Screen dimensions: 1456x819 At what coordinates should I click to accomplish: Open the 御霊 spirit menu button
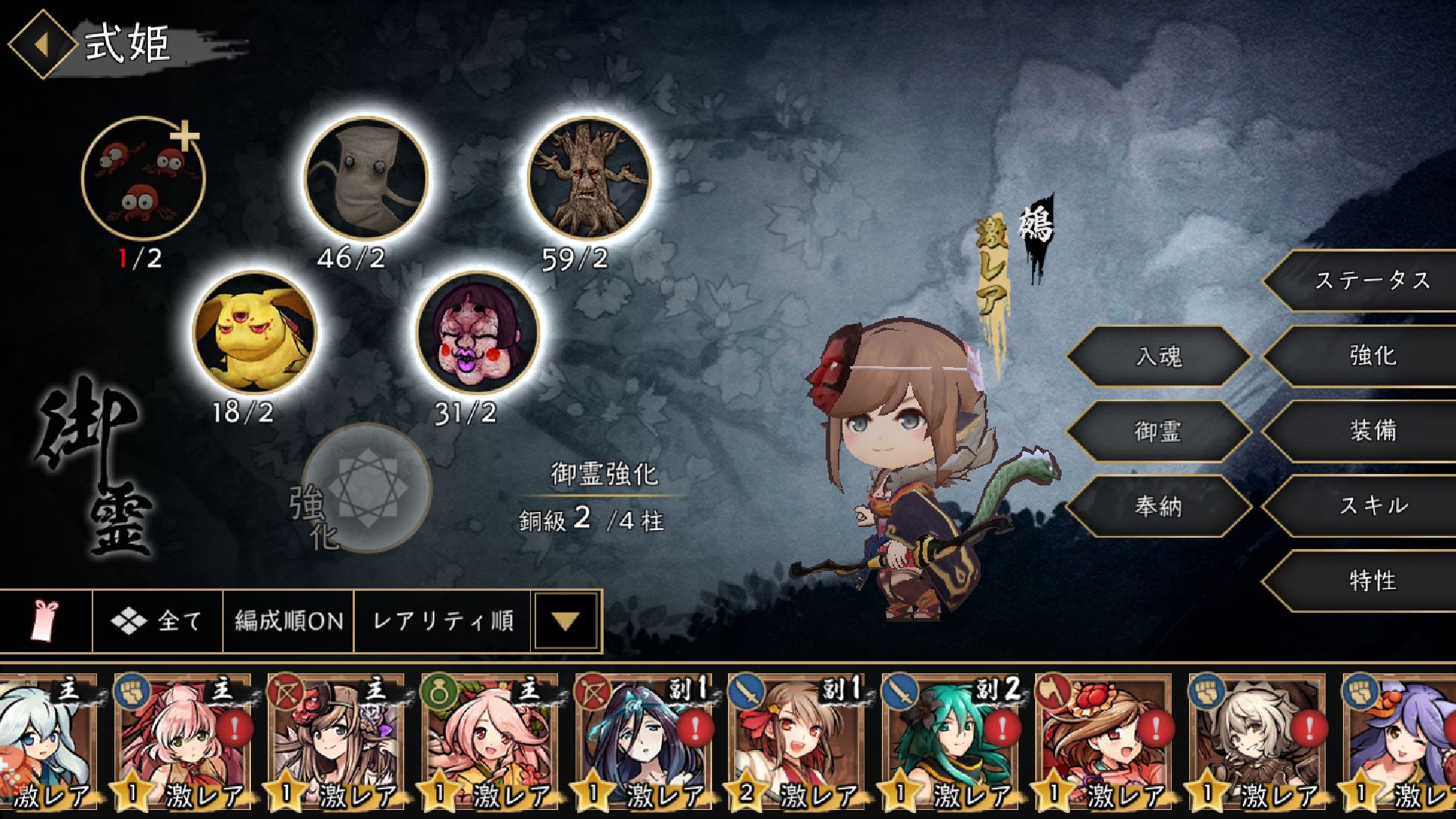1158,431
